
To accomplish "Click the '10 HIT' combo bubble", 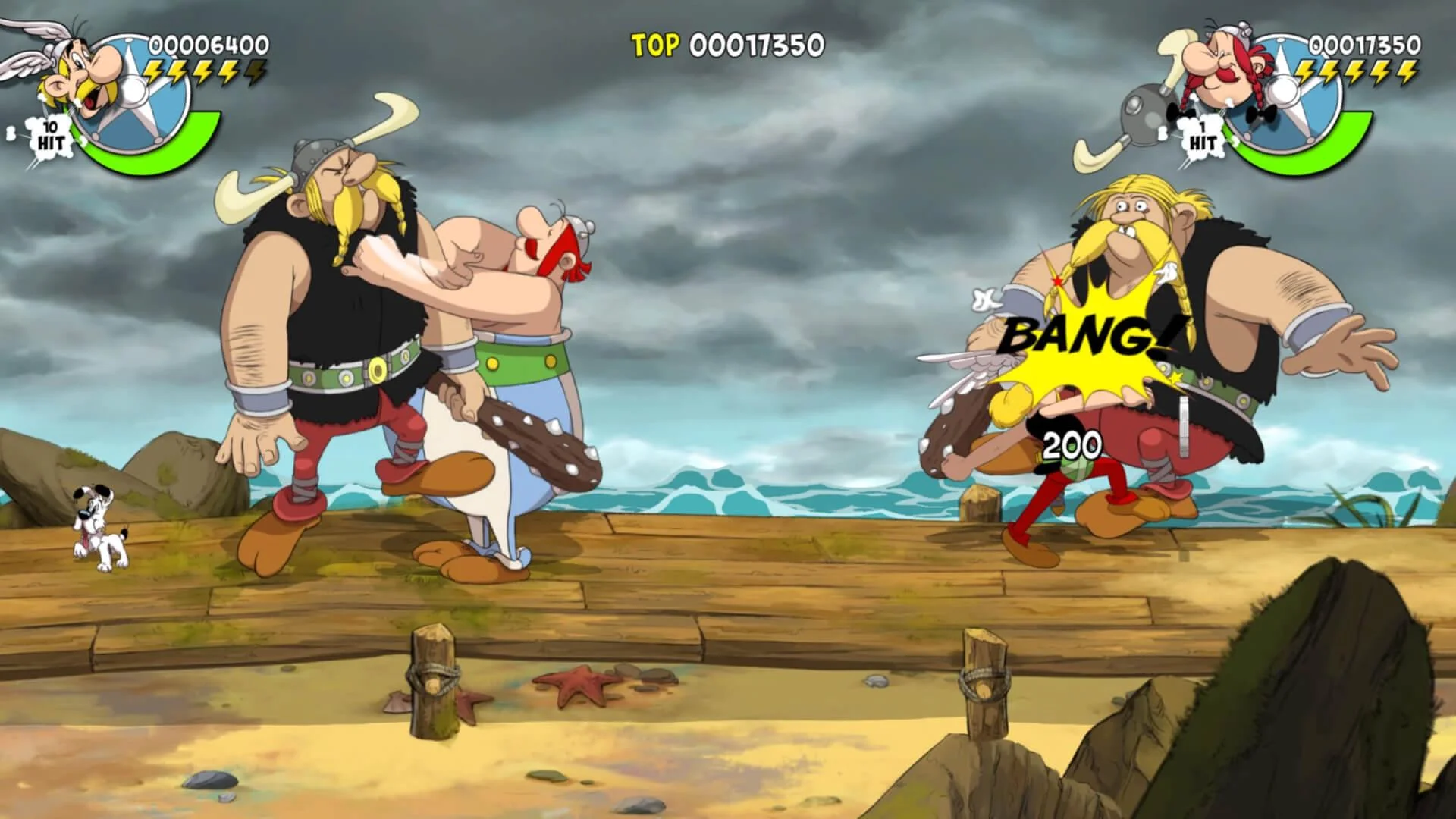I will click(x=52, y=135).
